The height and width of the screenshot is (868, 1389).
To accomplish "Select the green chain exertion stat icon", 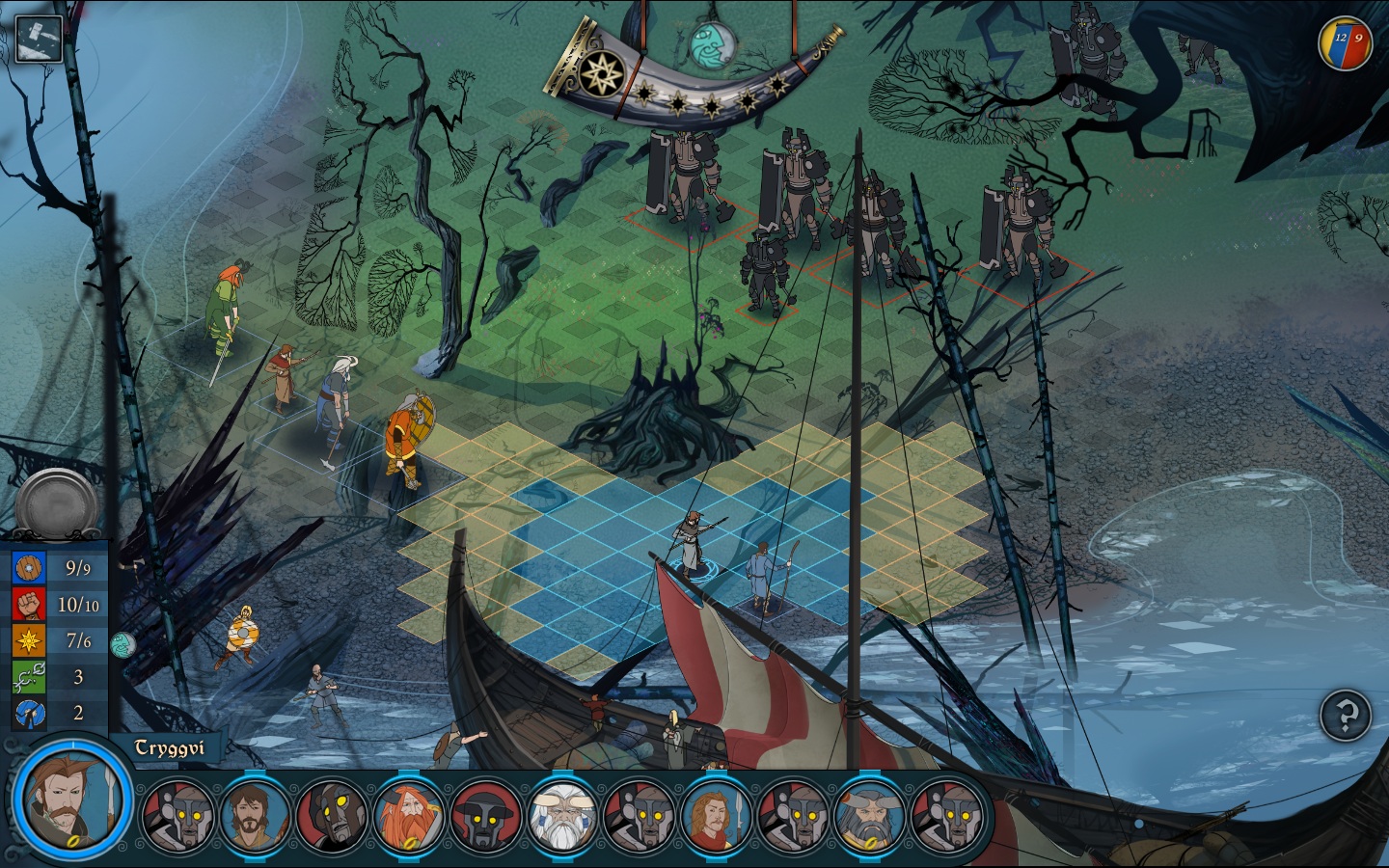I will [x=30, y=677].
